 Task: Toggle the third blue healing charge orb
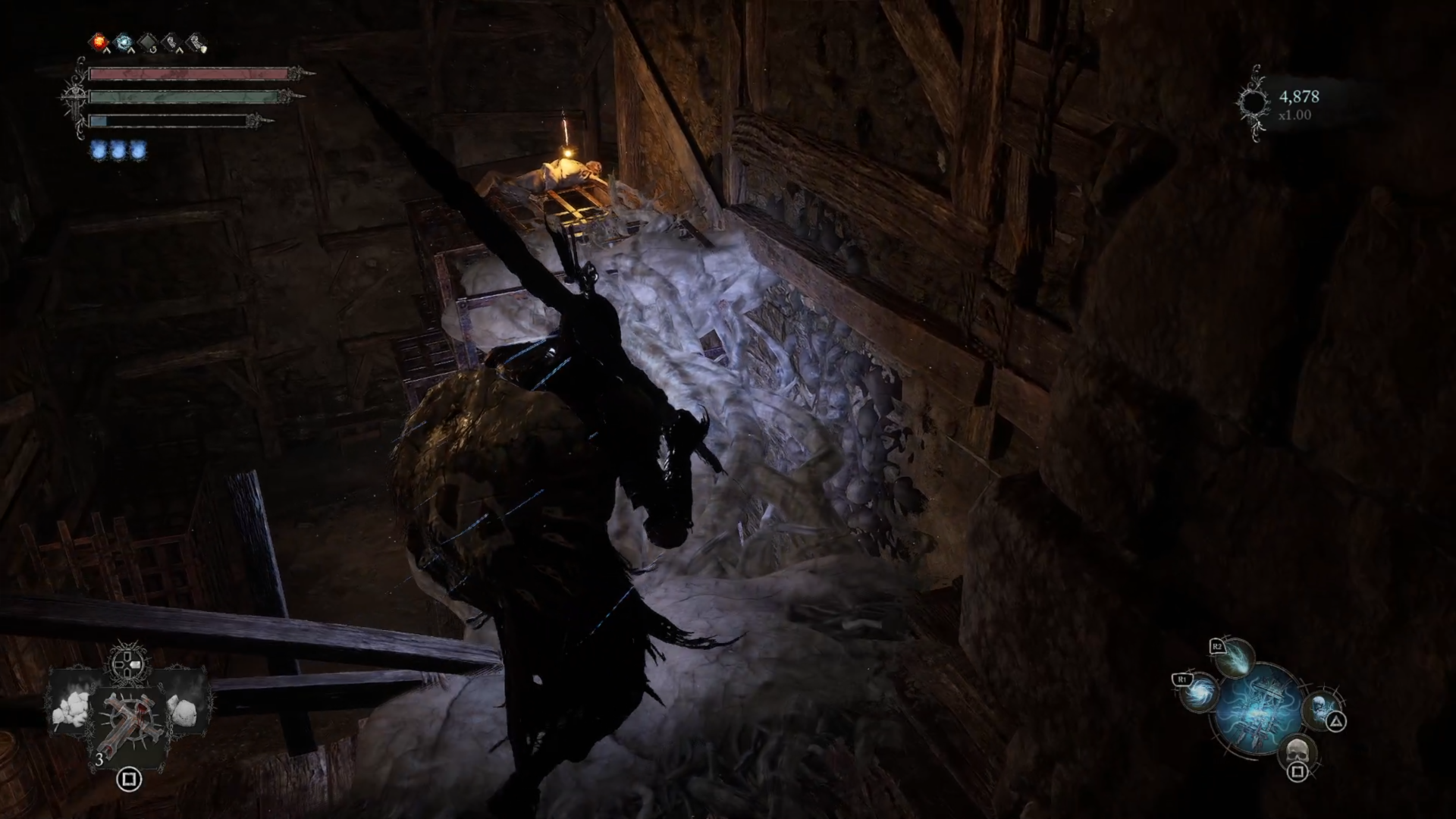pos(136,149)
